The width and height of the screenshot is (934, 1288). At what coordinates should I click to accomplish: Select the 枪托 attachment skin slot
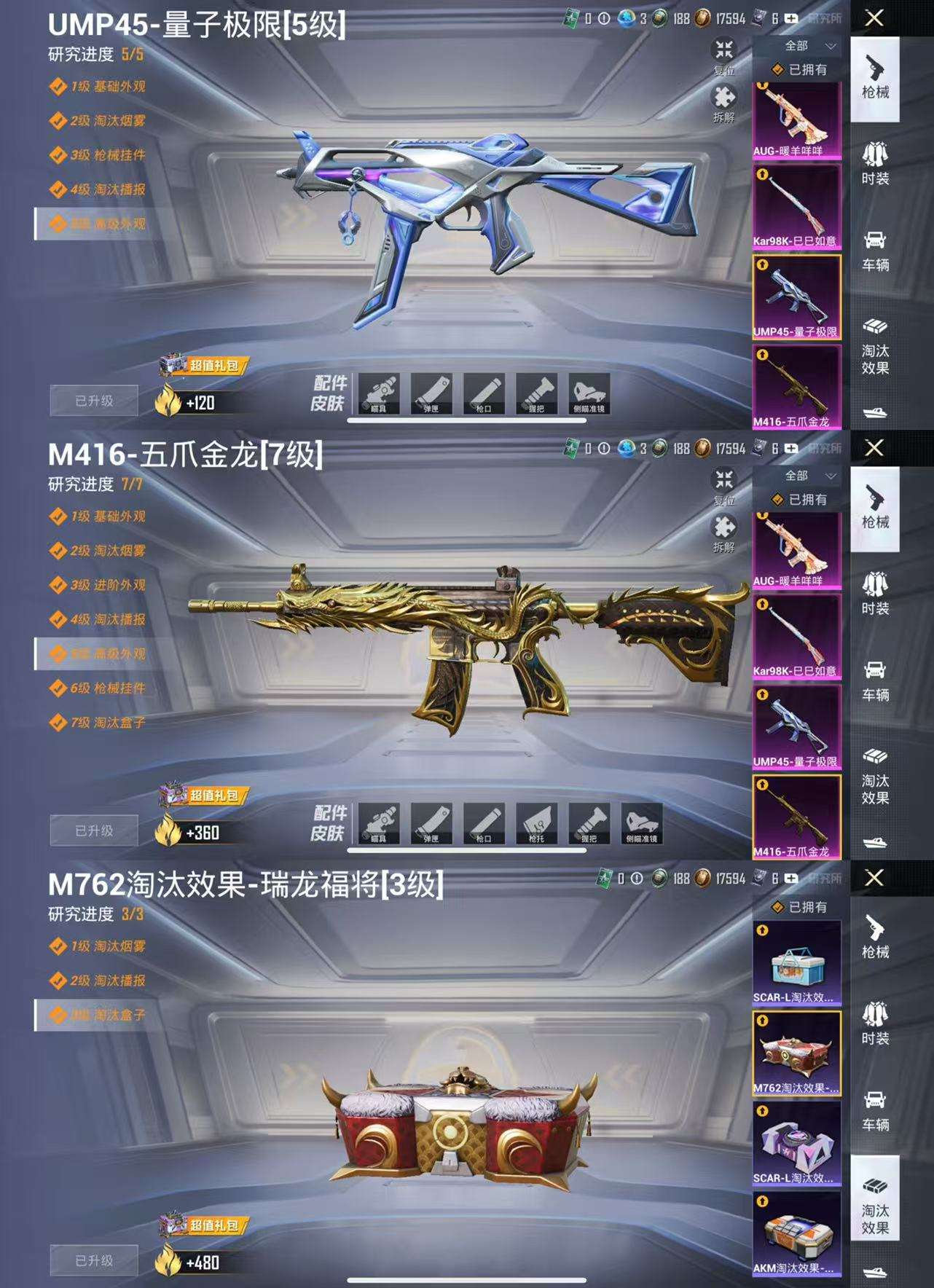(537, 824)
